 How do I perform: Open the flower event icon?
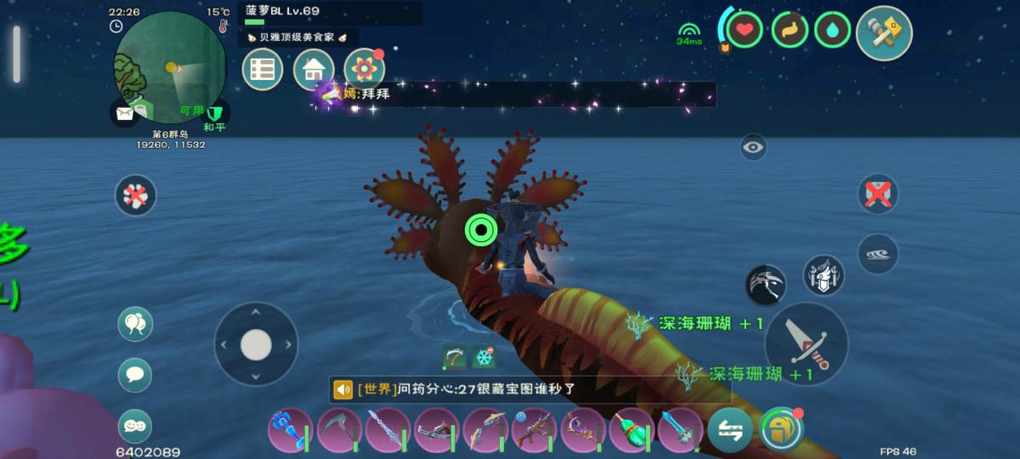(x=364, y=70)
